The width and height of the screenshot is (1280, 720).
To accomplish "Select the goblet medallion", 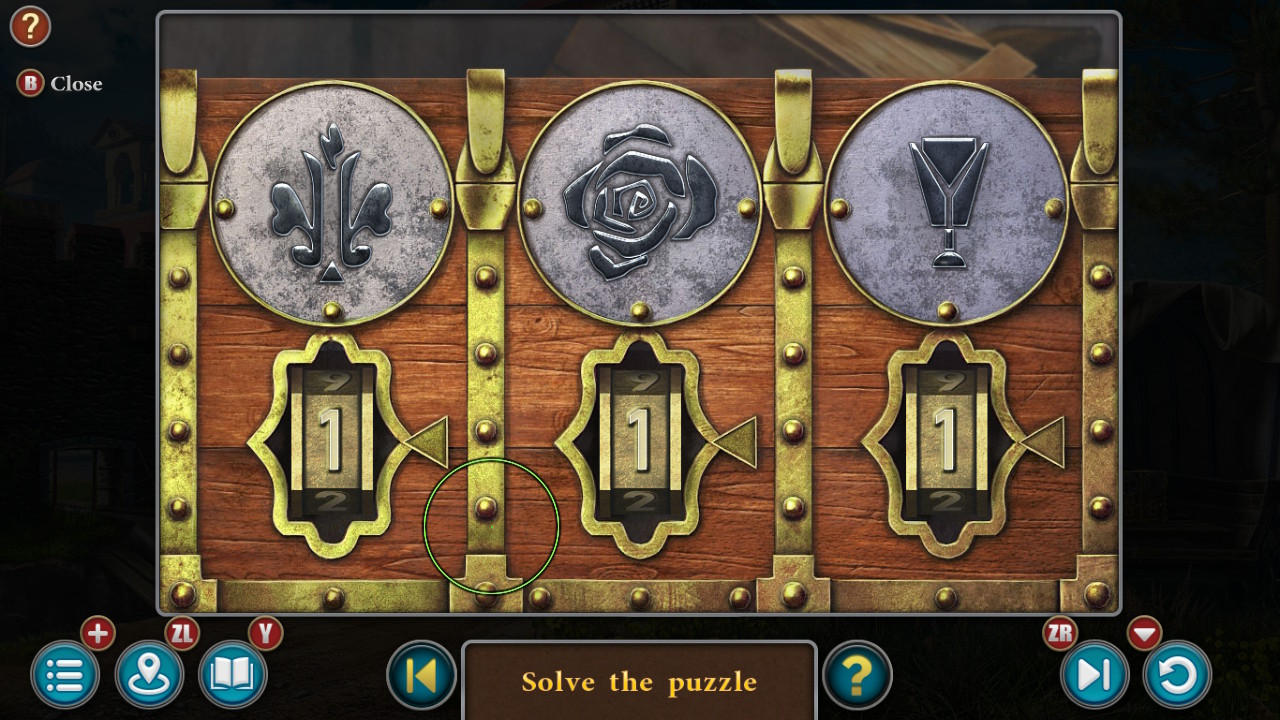I will 945,200.
